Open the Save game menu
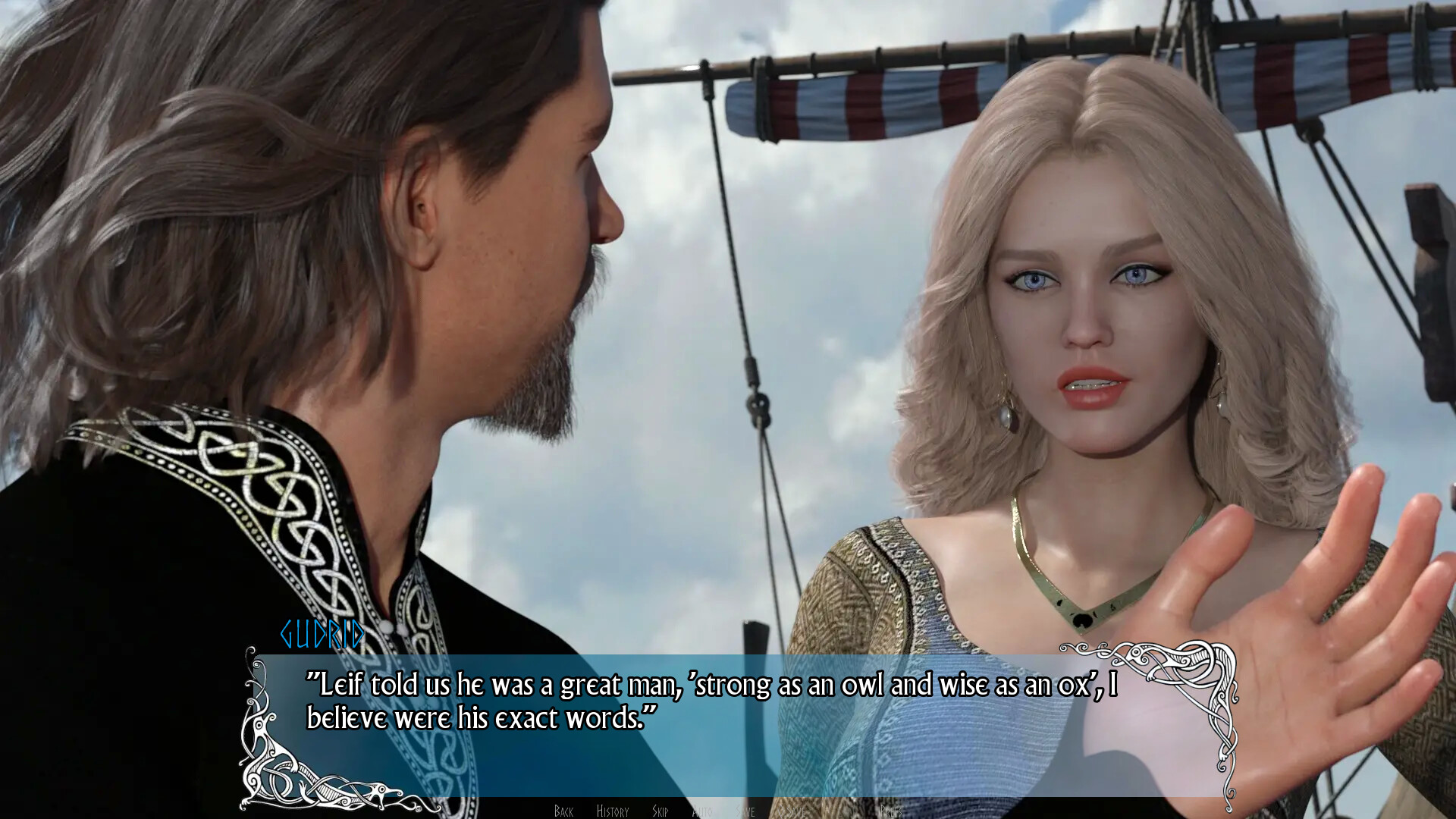This screenshot has height=819, width=1456. (x=745, y=811)
